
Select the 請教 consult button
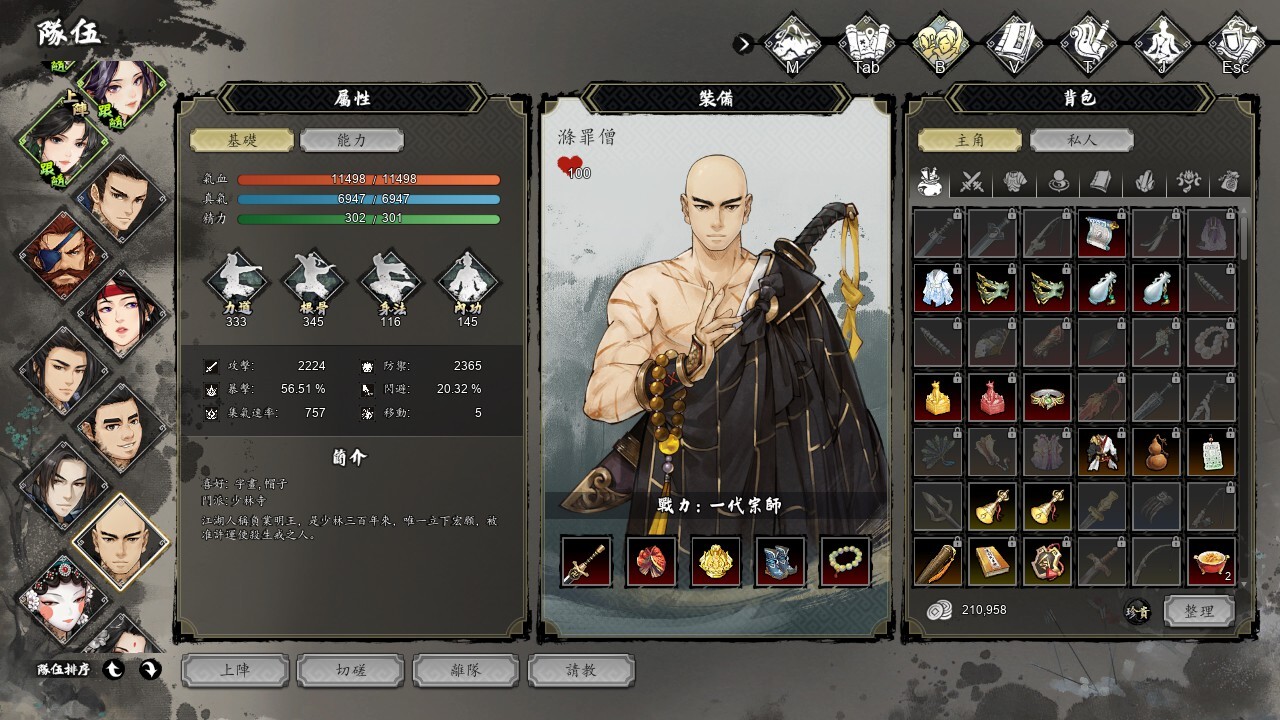click(581, 670)
